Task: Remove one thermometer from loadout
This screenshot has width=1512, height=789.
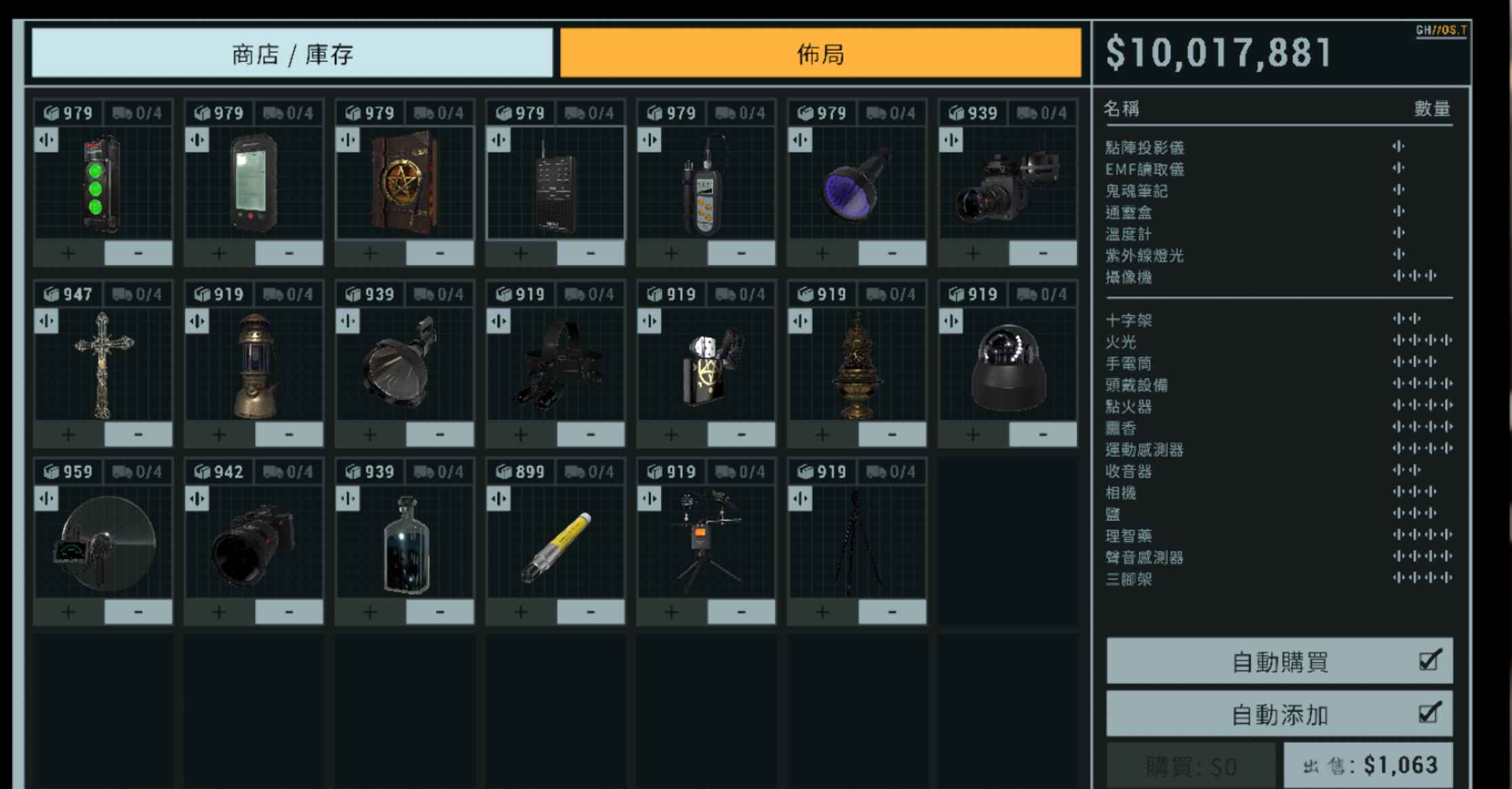Action: pyautogui.click(x=741, y=254)
